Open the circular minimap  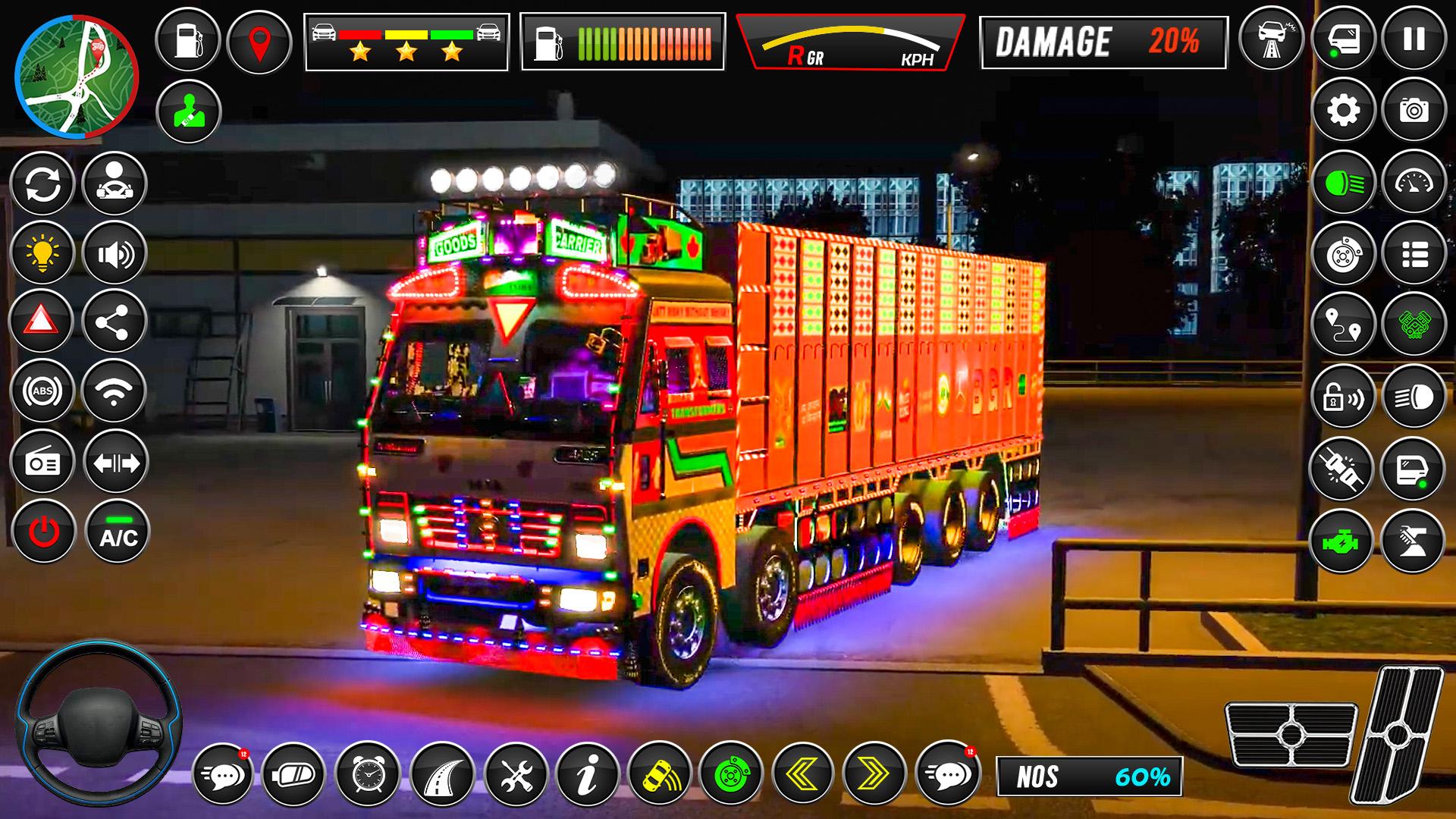[76, 78]
